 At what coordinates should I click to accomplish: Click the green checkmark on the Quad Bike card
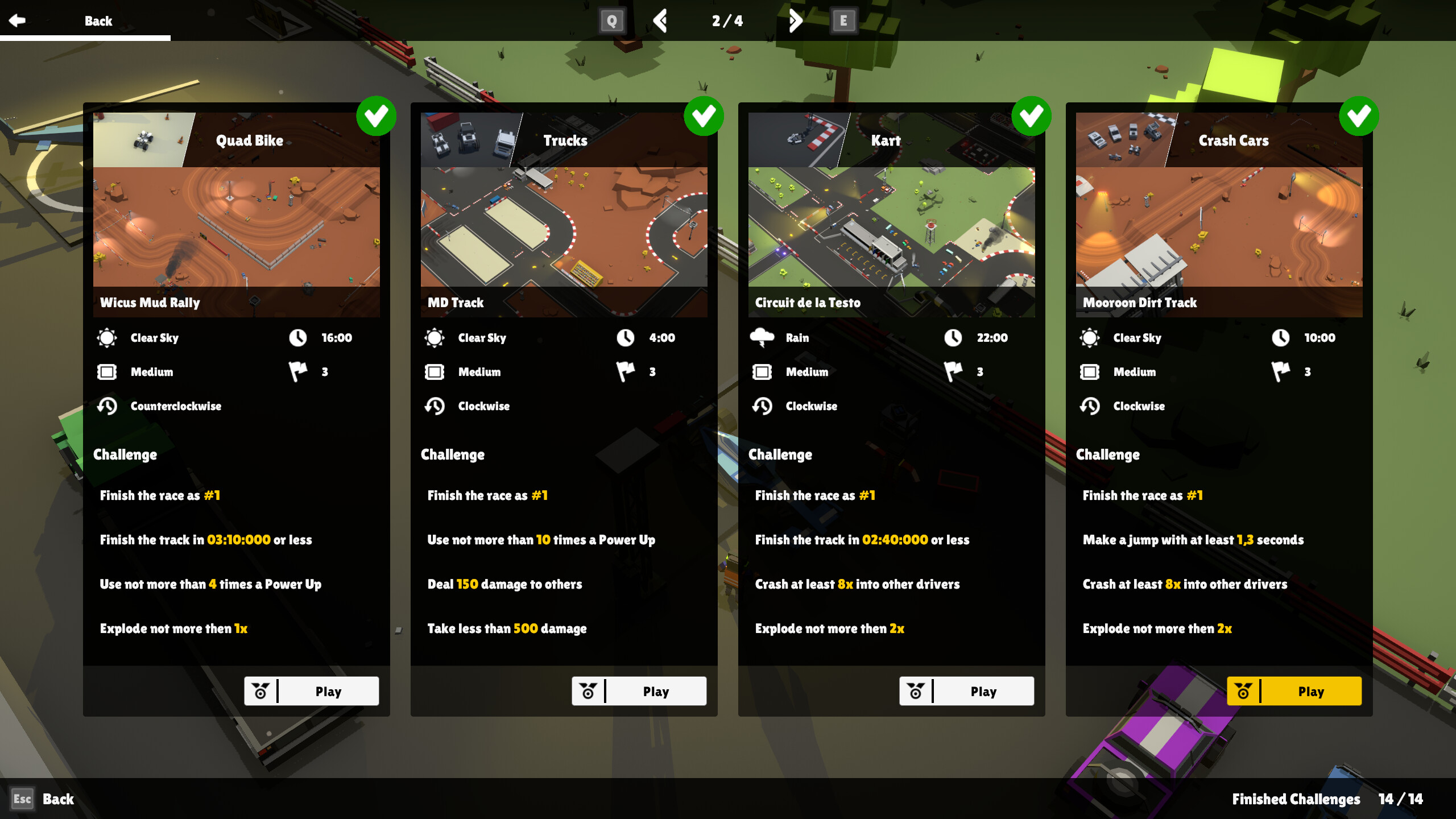coord(378,116)
